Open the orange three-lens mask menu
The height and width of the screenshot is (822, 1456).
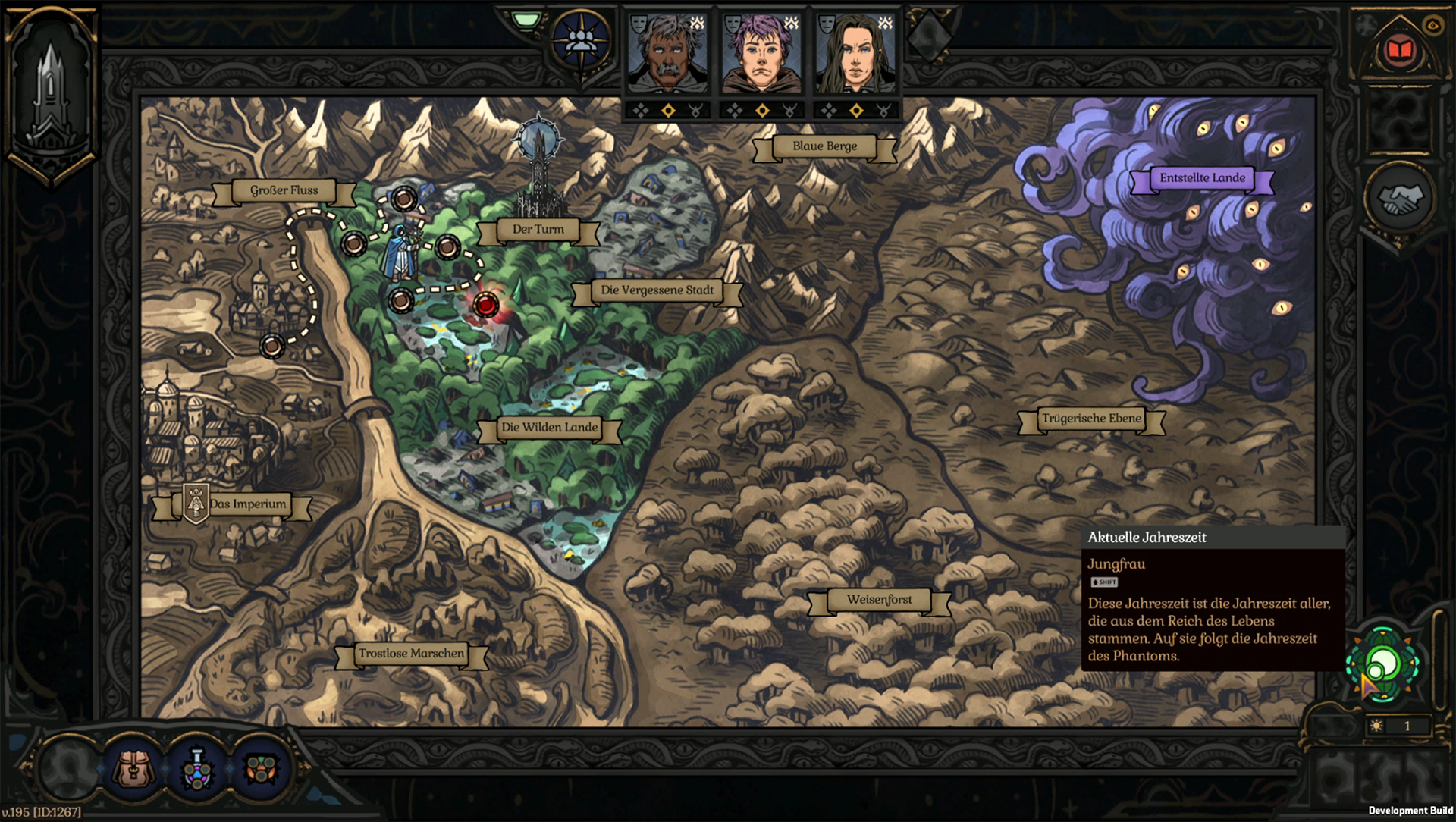pyautogui.click(x=260, y=770)
